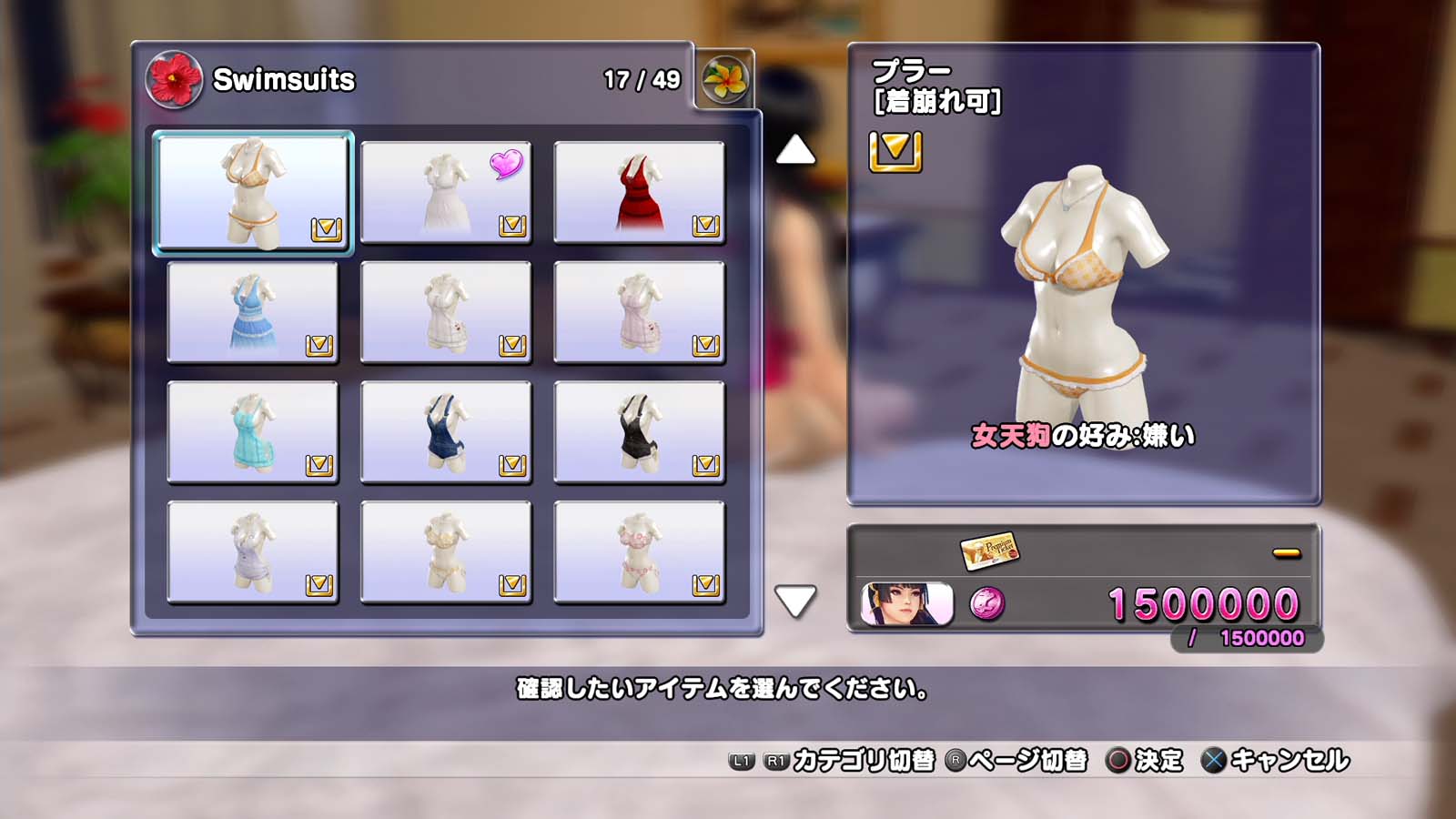This screenshot has width=1456, height=819.
Task: Select the black one-piece swimsuit
Action: [639, 432]
